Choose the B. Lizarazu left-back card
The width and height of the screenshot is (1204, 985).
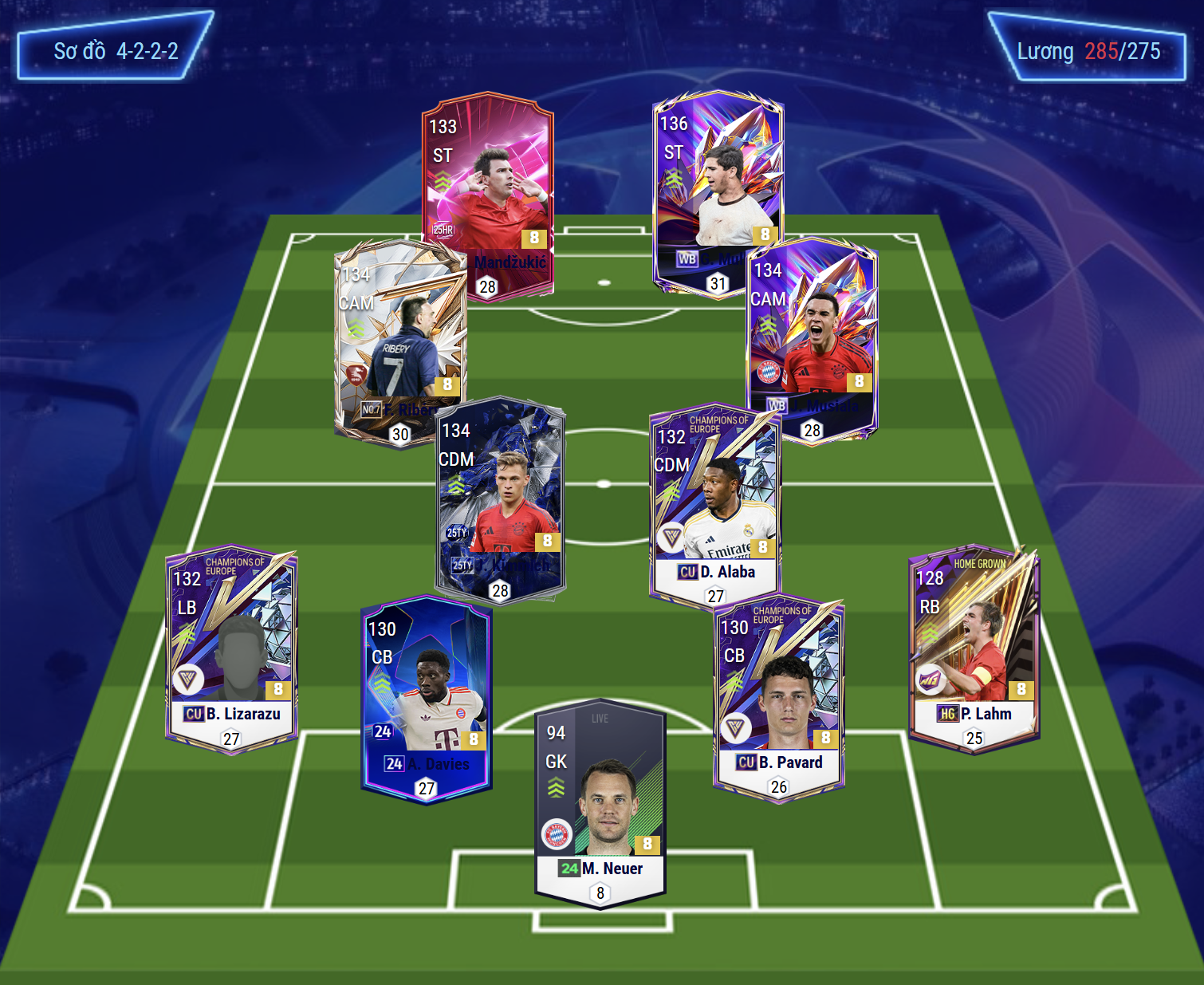231,646
